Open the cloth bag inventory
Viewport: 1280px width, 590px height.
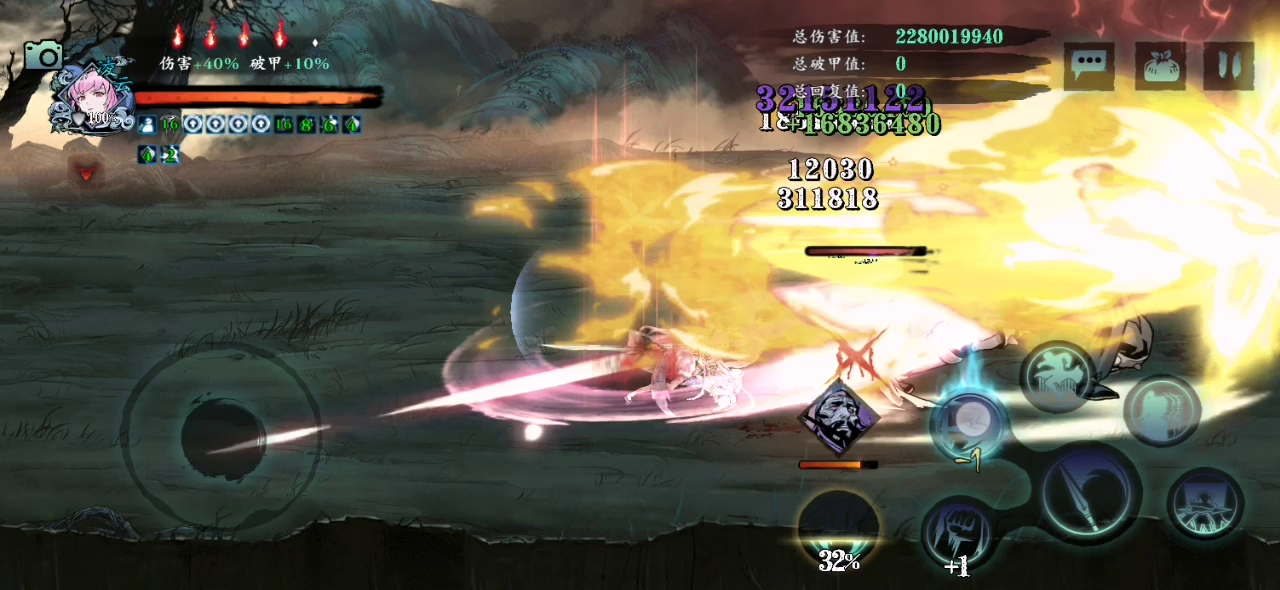click(x=1160, y=66)
